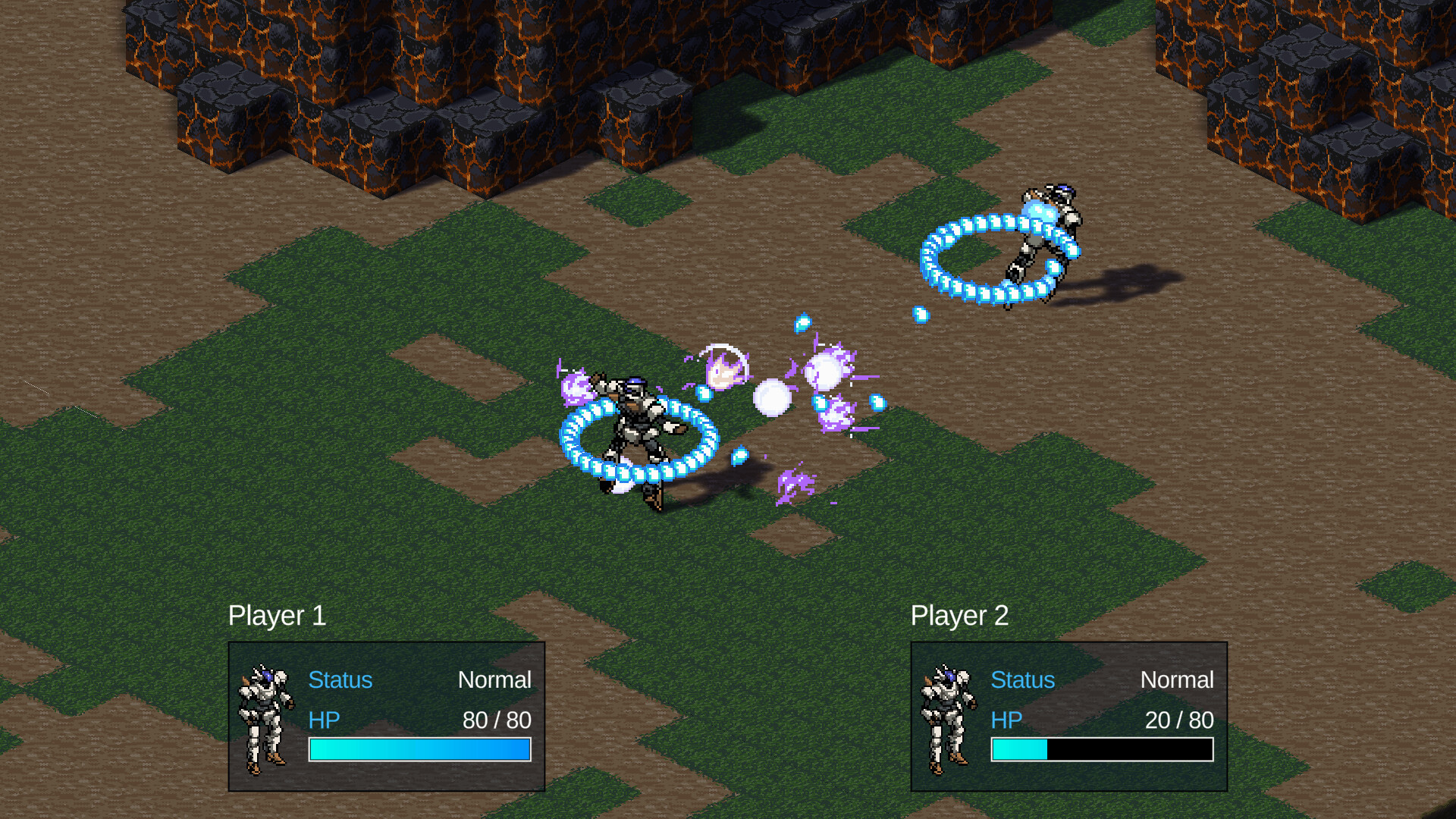1456x819 pixels.
Task: Click the Status label in Player 1's panel
Action: (340, 680)
